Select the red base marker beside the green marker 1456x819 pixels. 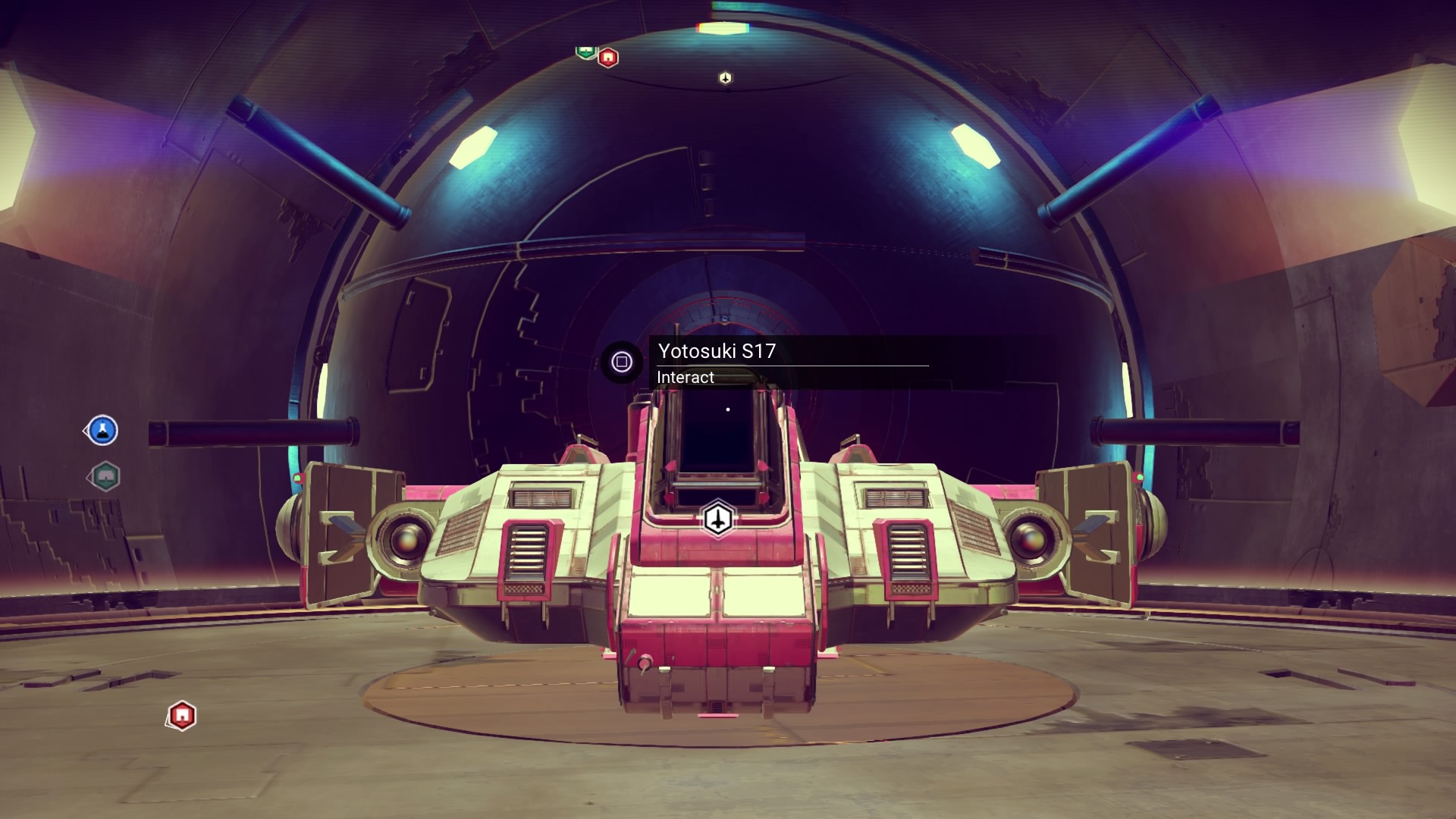pos(608,58)
